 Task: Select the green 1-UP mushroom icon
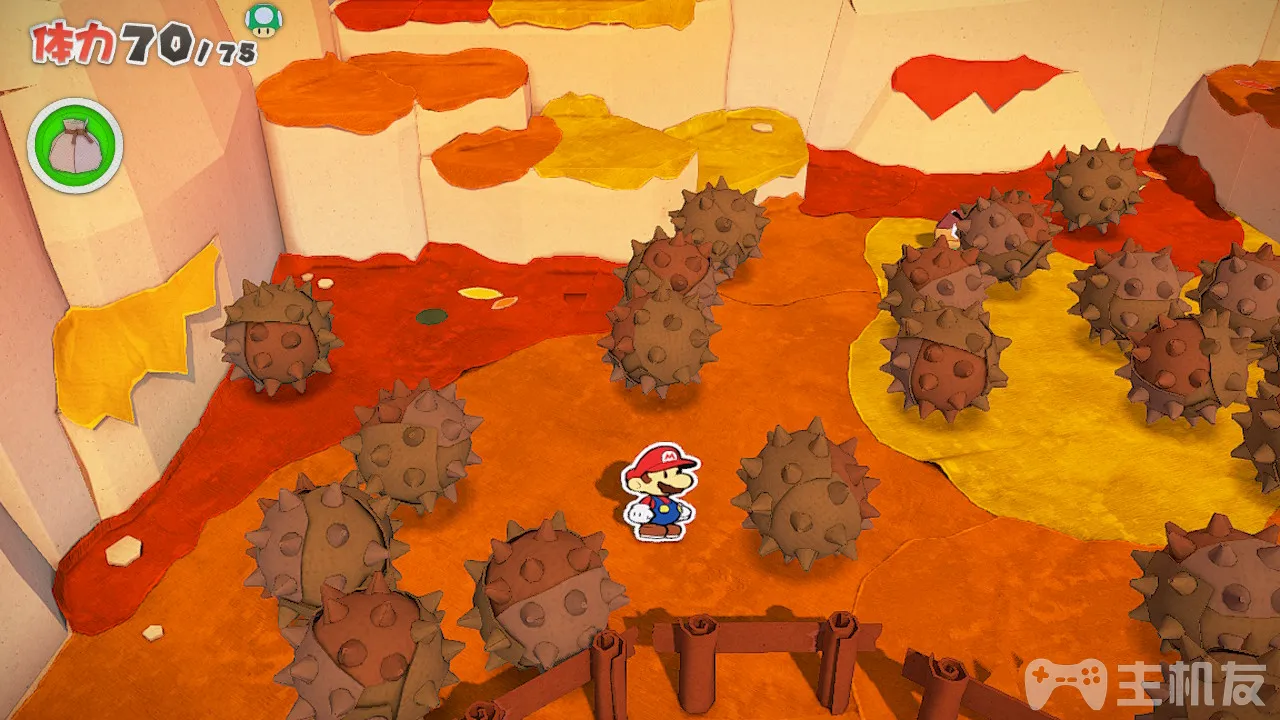click(263, 20)
